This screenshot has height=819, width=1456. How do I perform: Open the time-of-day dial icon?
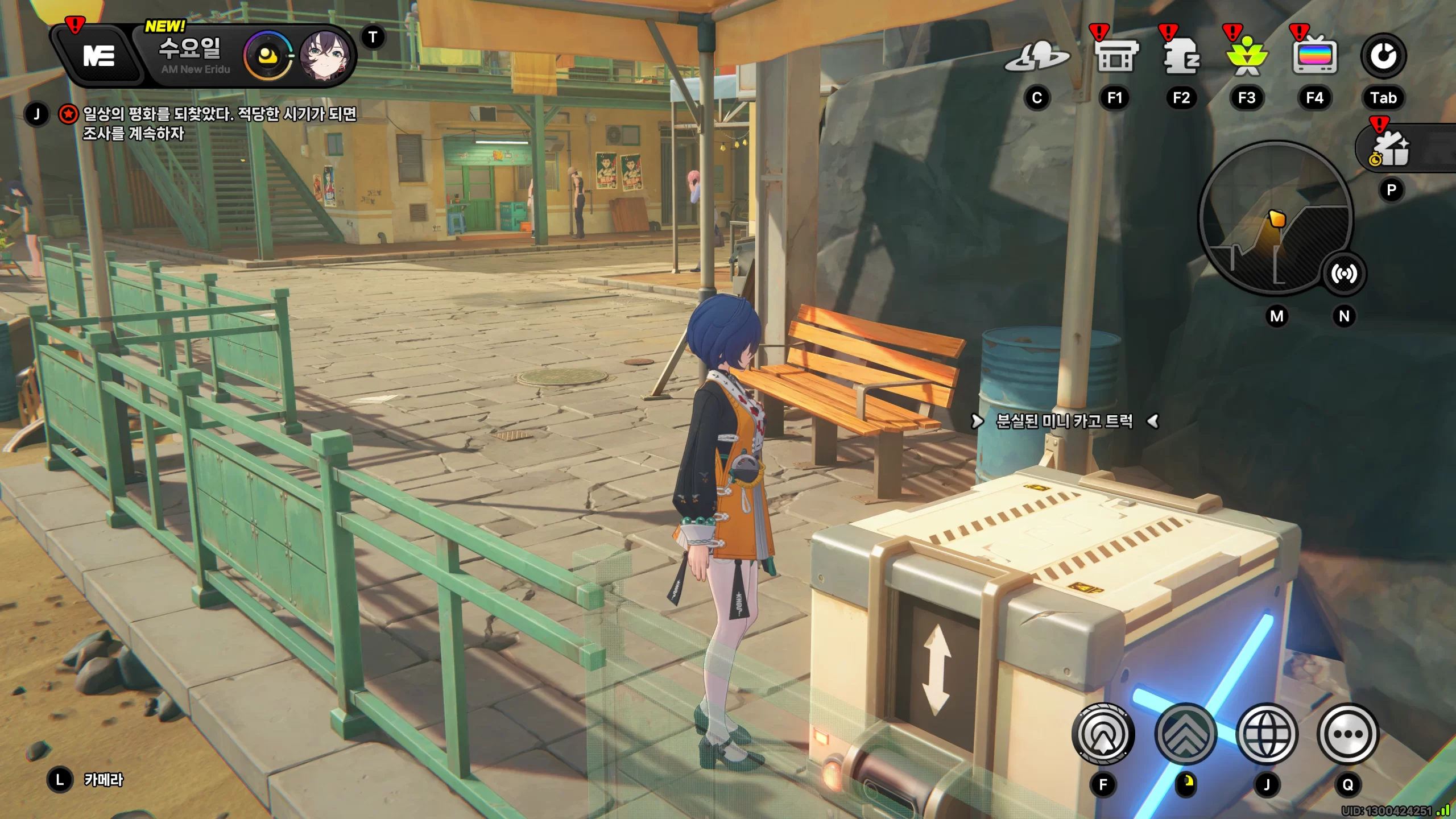268,56
